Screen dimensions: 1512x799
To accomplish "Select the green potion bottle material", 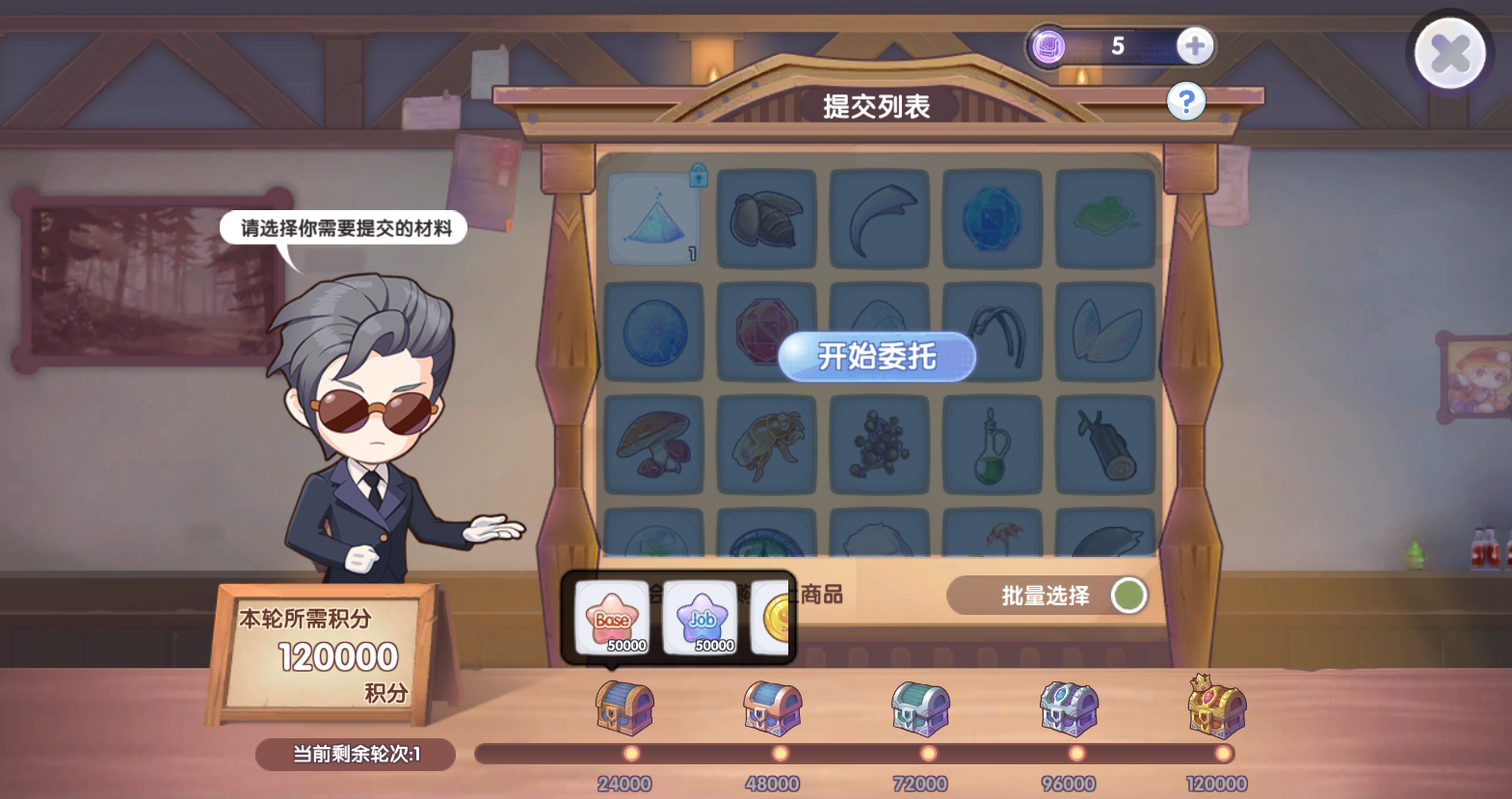I will (992, 445).
